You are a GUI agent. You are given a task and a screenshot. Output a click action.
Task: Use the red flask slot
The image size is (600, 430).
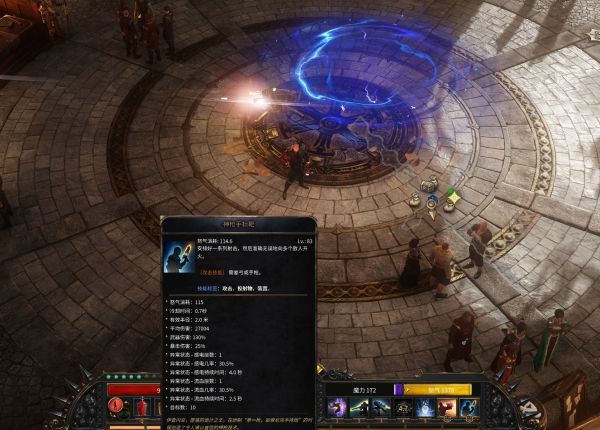click(x=140, y=407)
